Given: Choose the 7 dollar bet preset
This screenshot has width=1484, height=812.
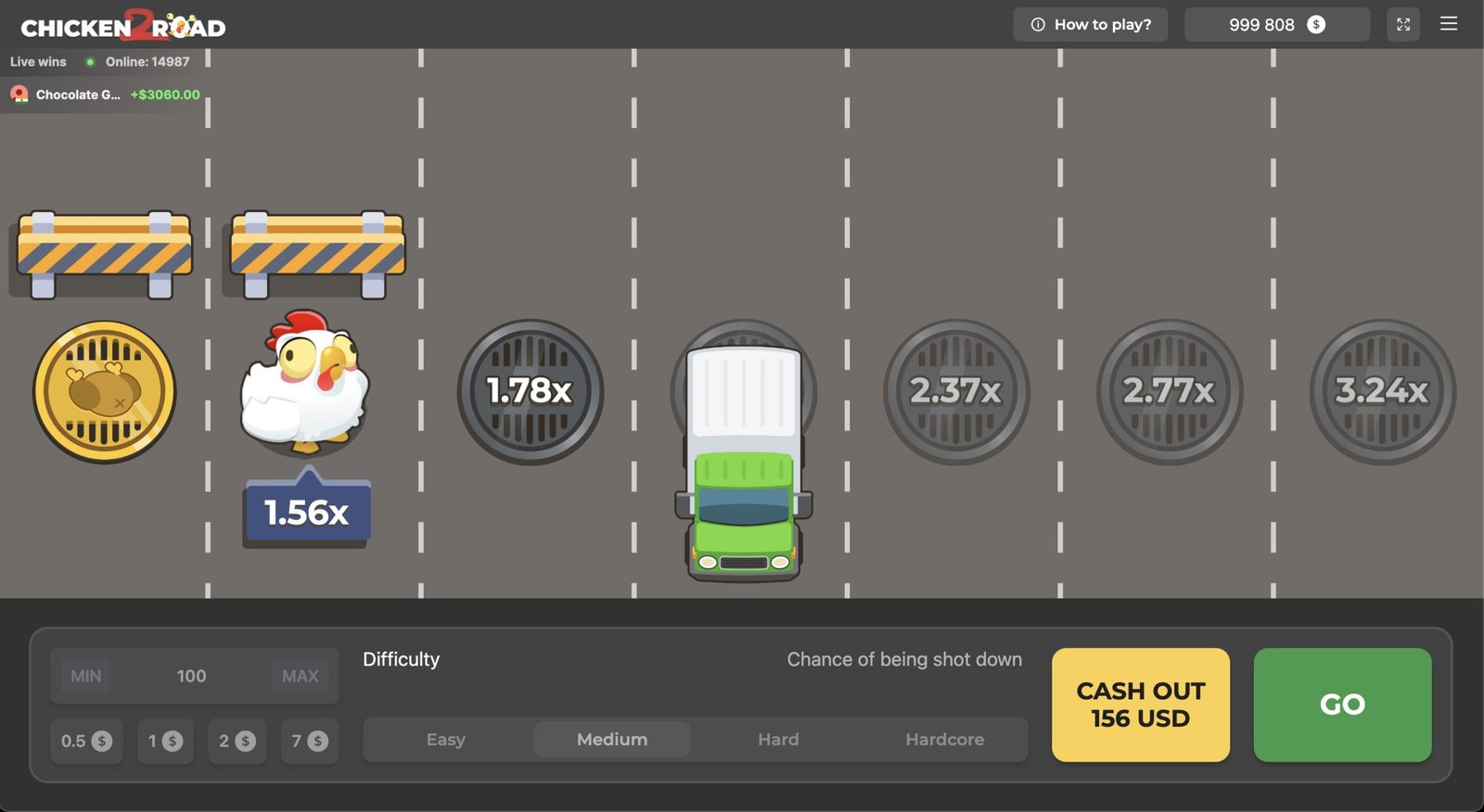Looking at the screenshot, I should click(x=309, y=741).
